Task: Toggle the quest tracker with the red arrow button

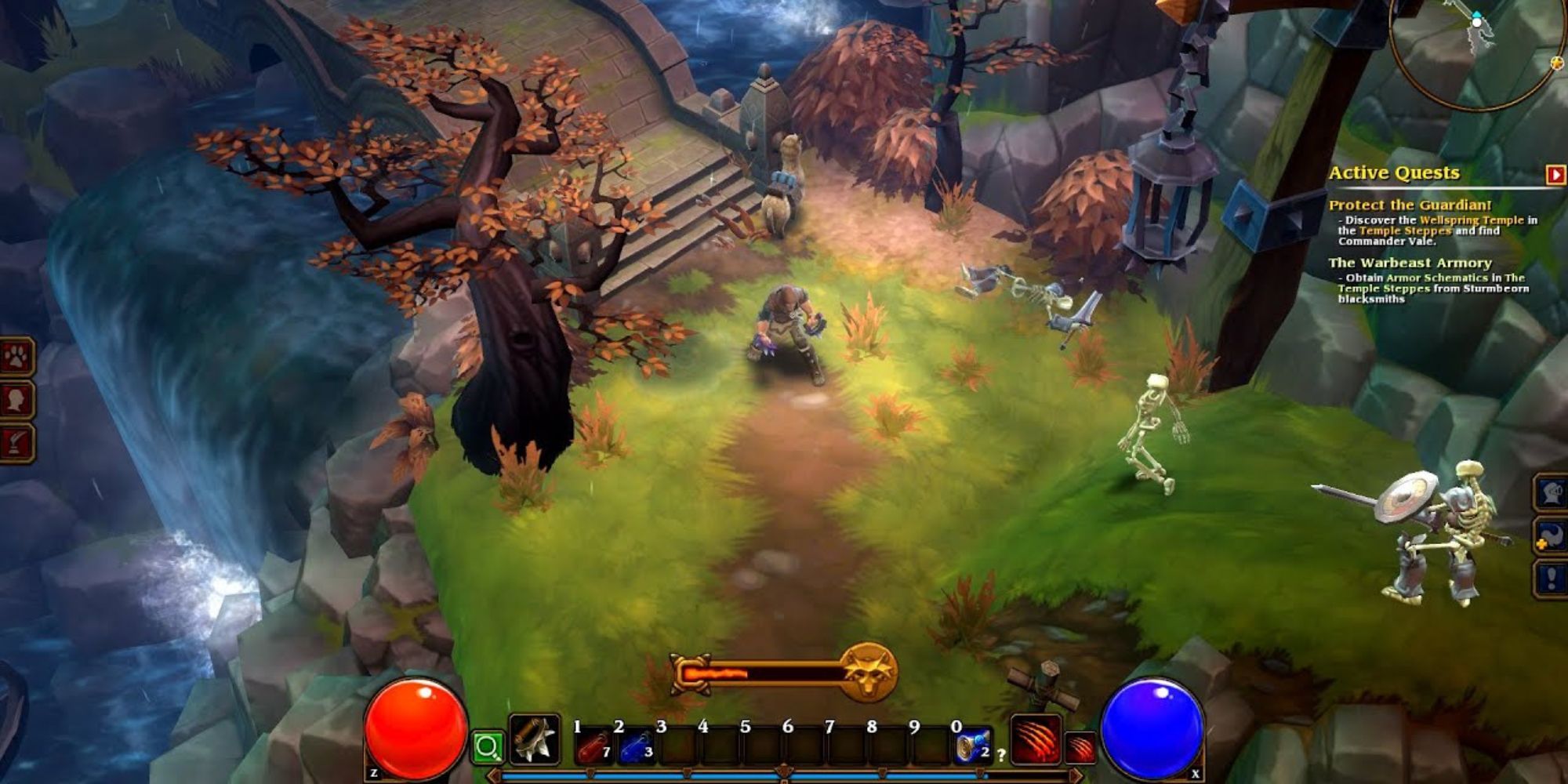Action: (x=1555, y=175)
